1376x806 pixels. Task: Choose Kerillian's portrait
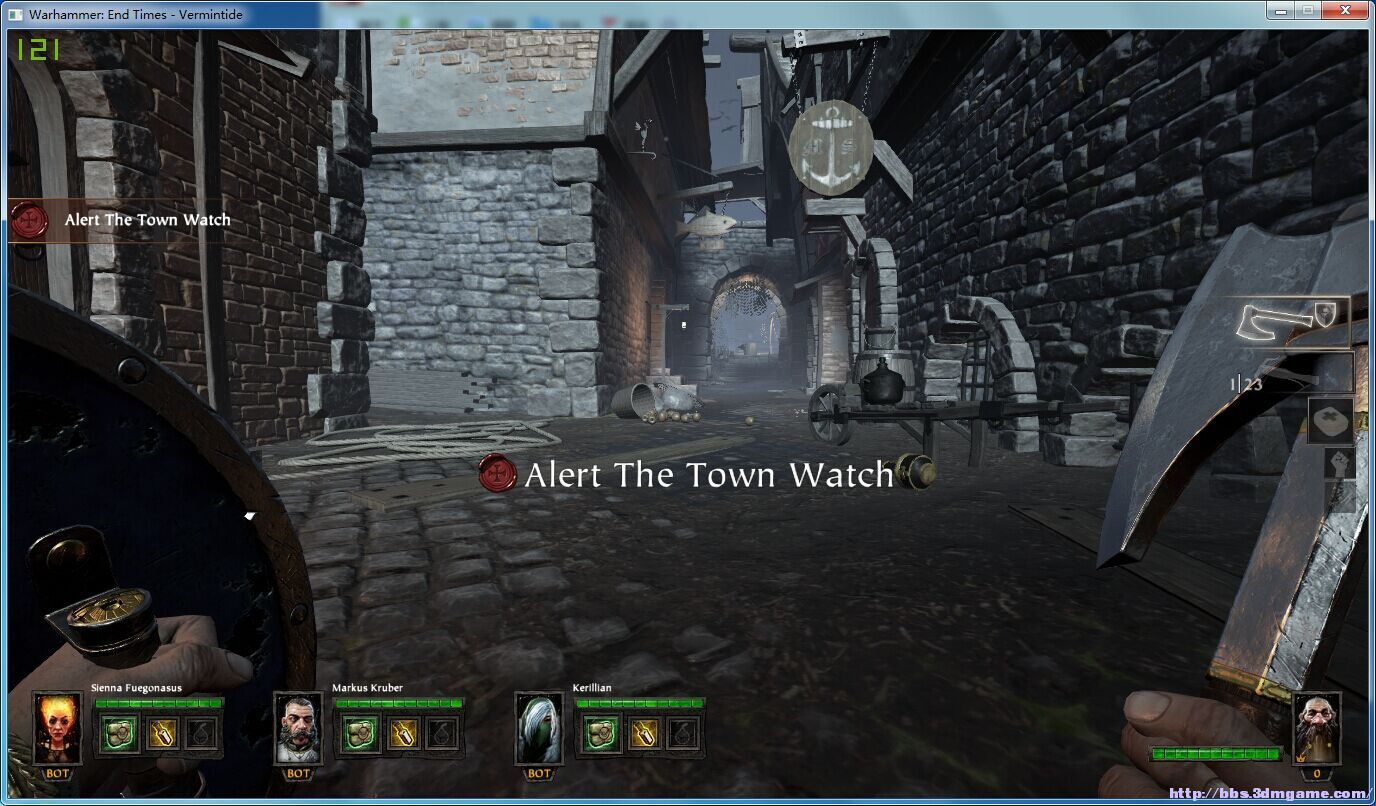(x=539, y=728)
